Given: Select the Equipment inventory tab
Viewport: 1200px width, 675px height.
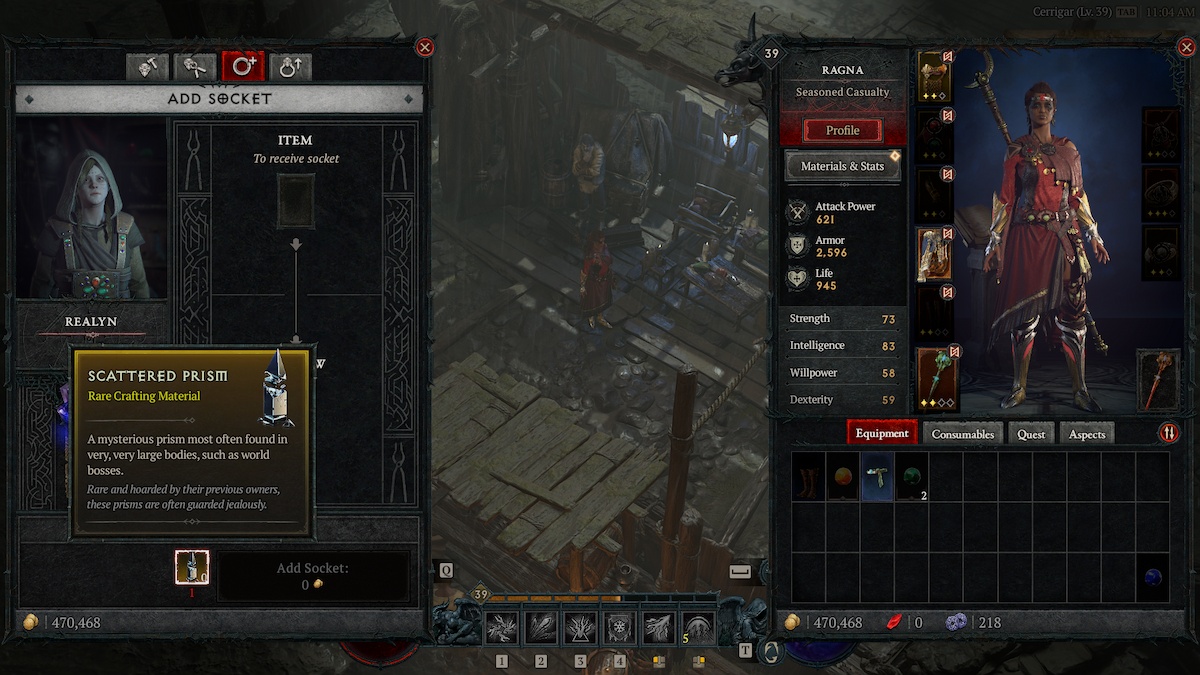Looking at the screenshot, I should coord(882,434).
